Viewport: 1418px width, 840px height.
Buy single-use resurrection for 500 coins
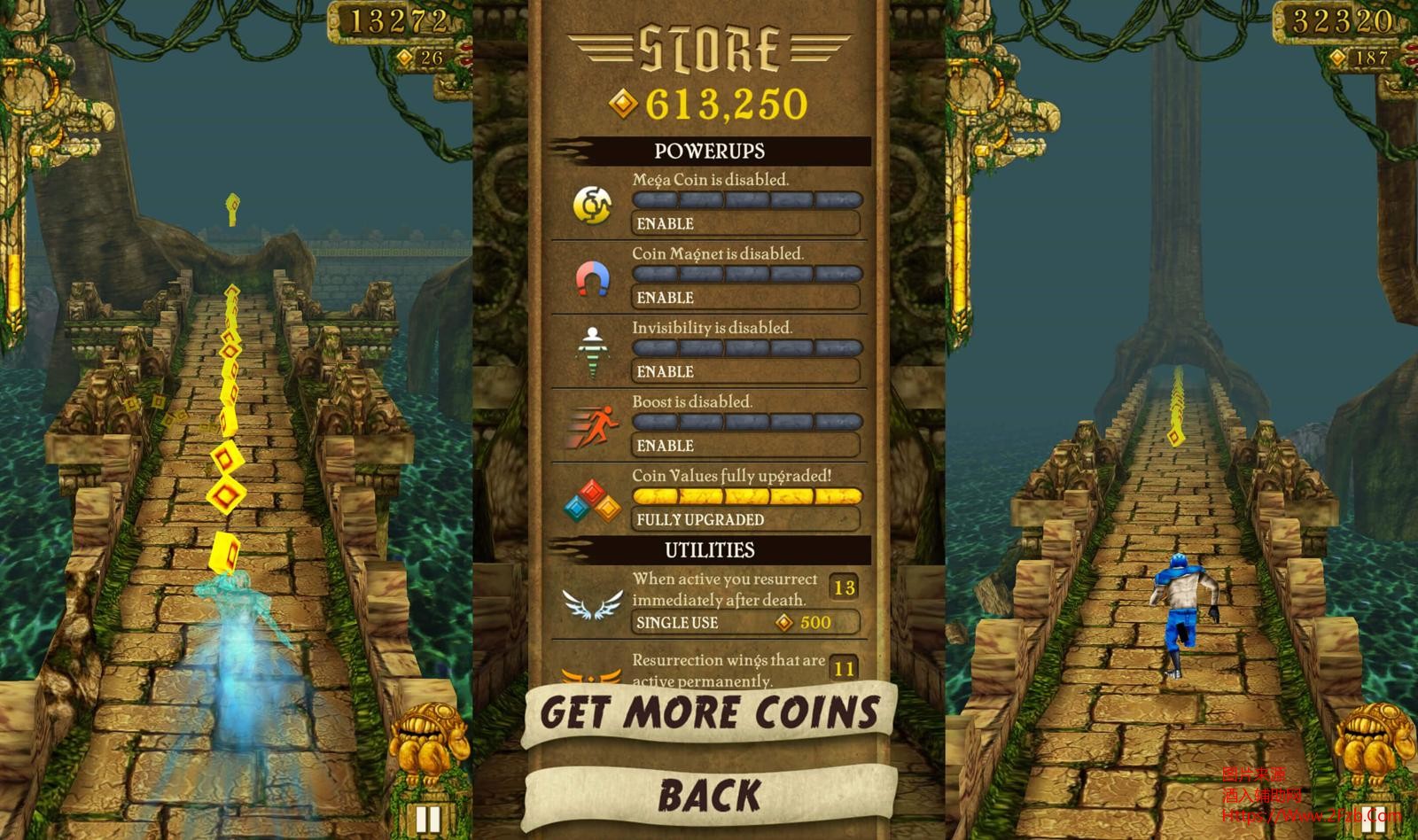pos(745,623)
